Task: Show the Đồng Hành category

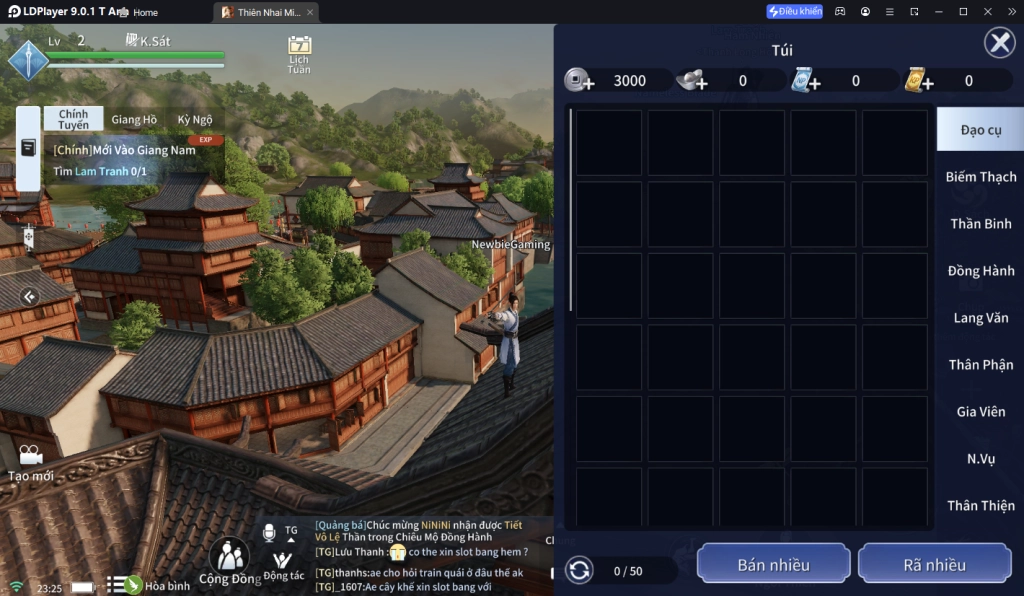Action: pyautogui.click(x=980, y=271)
